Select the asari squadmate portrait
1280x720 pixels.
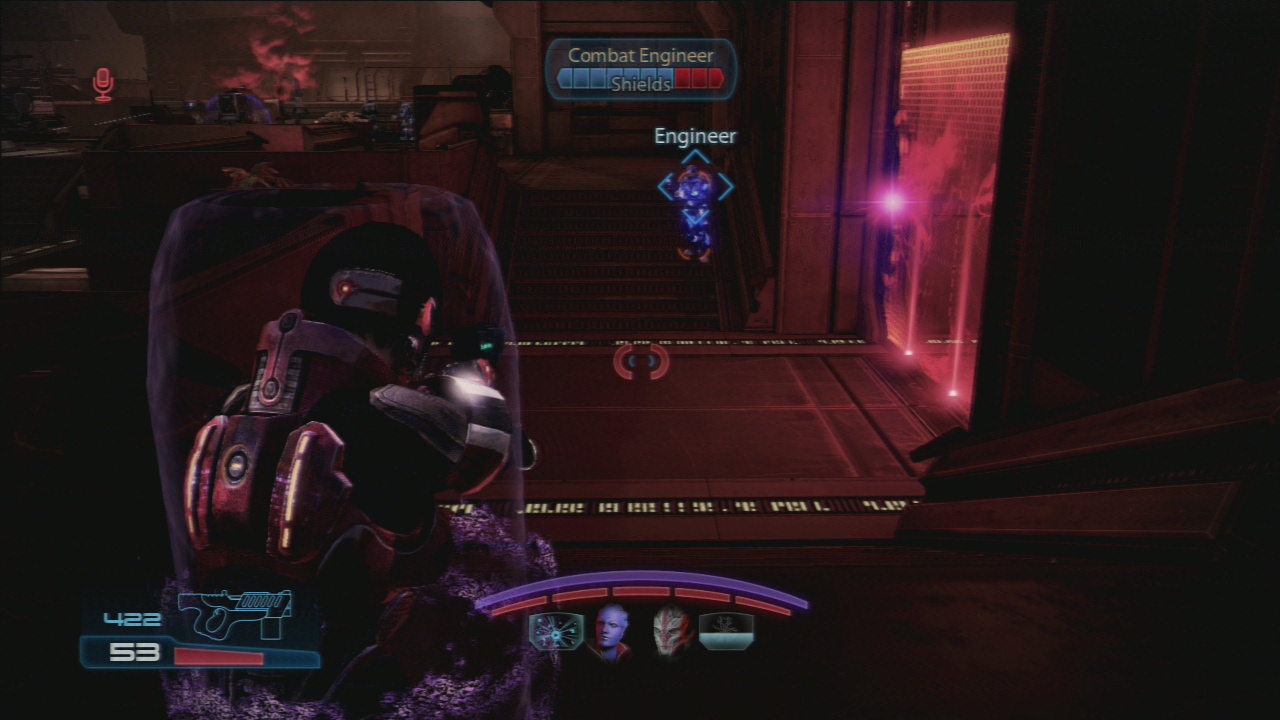coord(612,632)
